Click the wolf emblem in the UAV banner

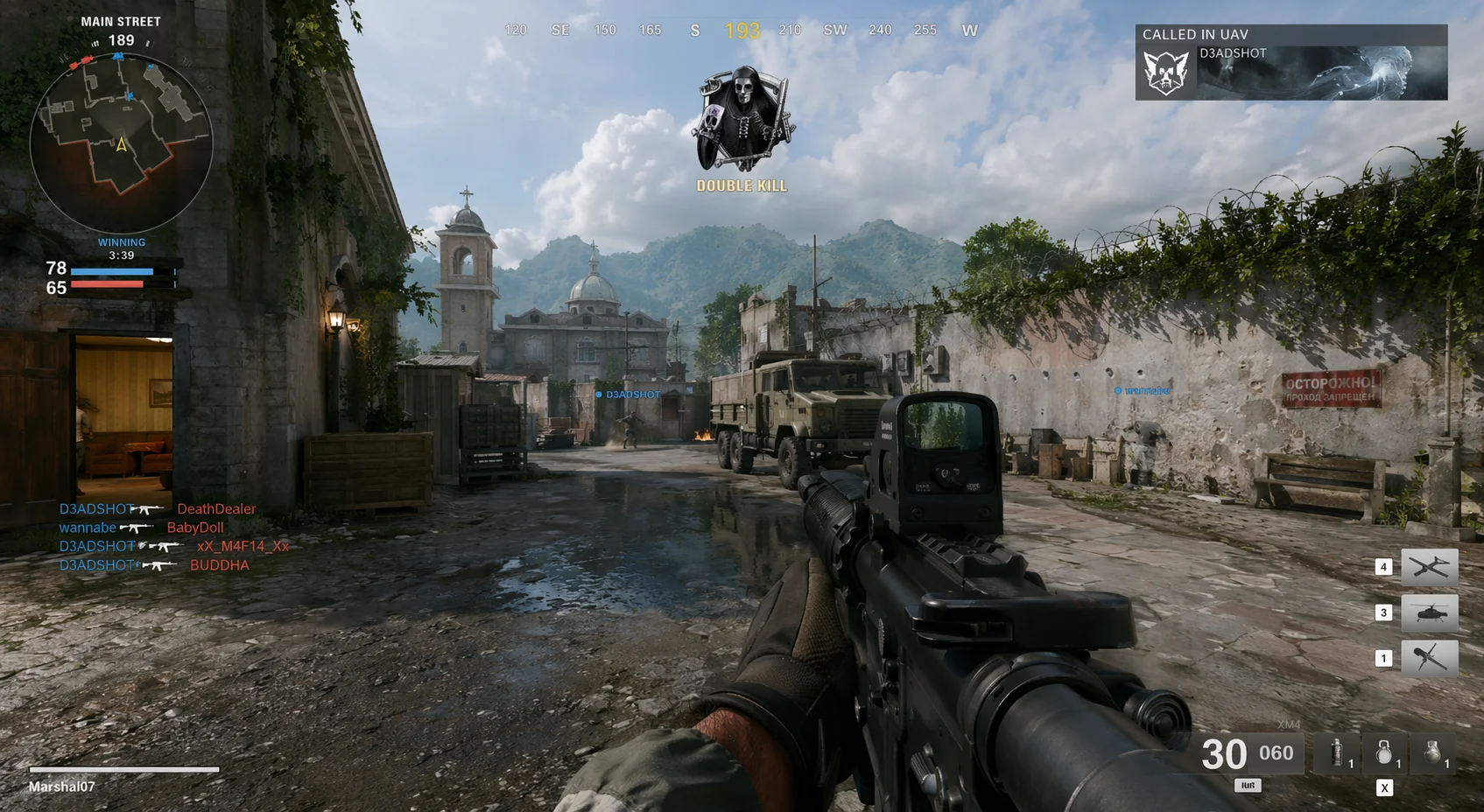(x=1166, y=72)
